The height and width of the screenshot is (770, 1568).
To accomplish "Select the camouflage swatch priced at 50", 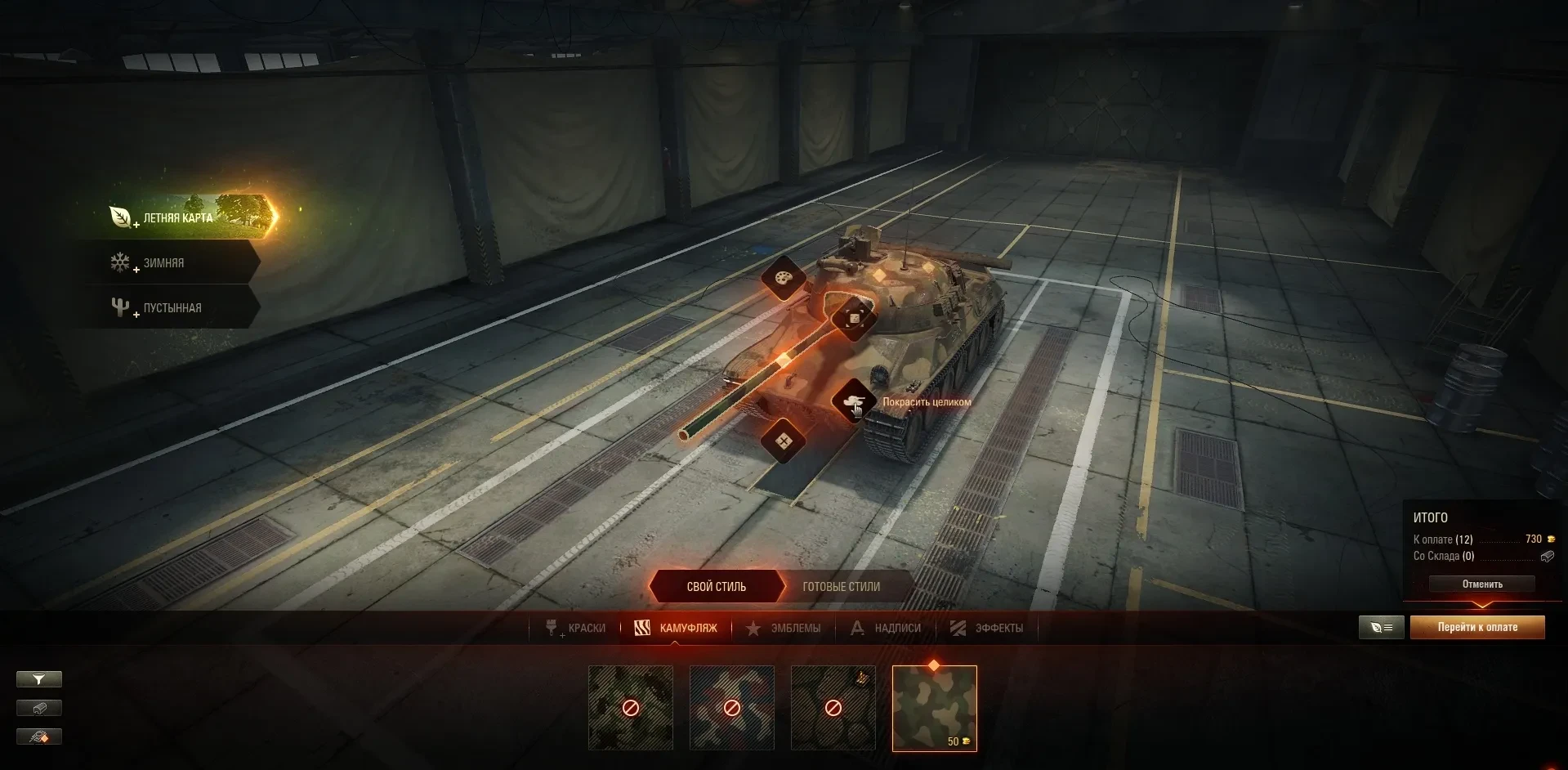I will [x=934, y=708].
